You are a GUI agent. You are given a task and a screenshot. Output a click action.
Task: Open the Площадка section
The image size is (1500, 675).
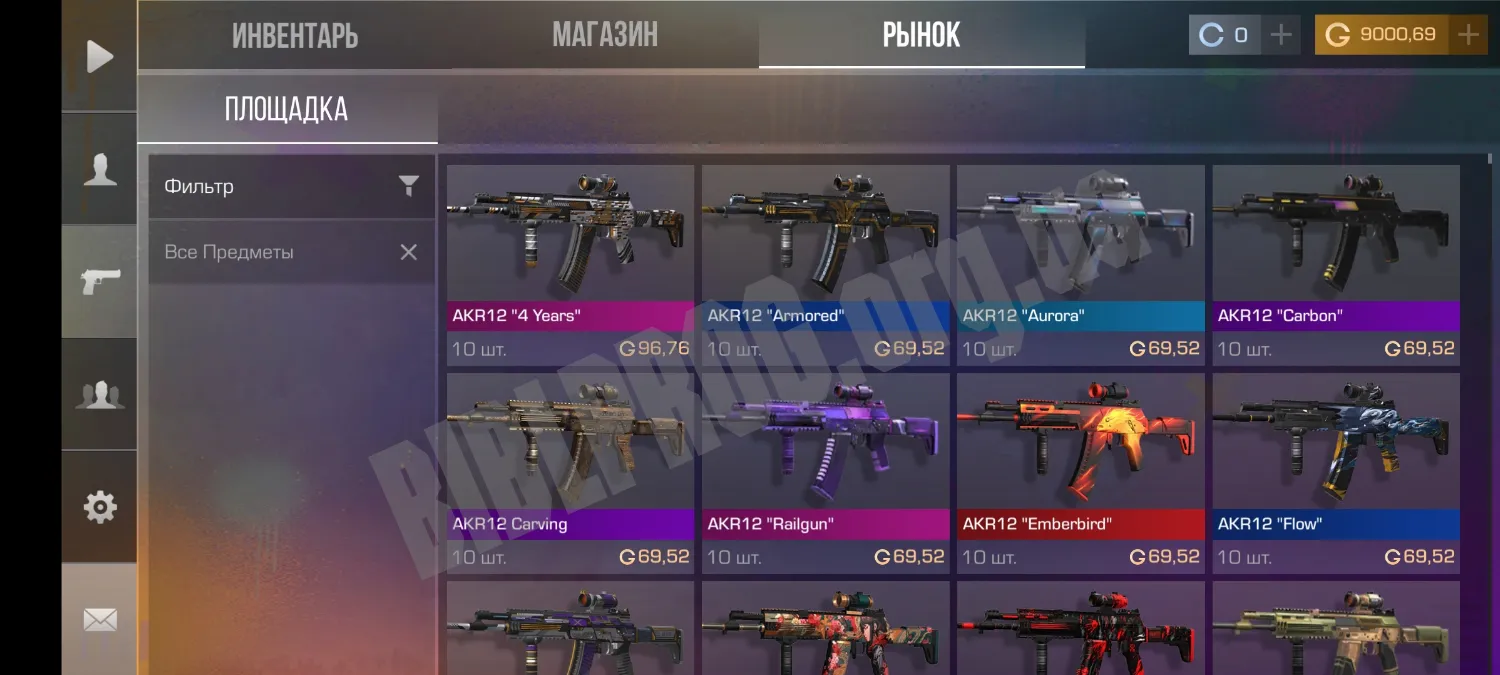click(286, 110)
